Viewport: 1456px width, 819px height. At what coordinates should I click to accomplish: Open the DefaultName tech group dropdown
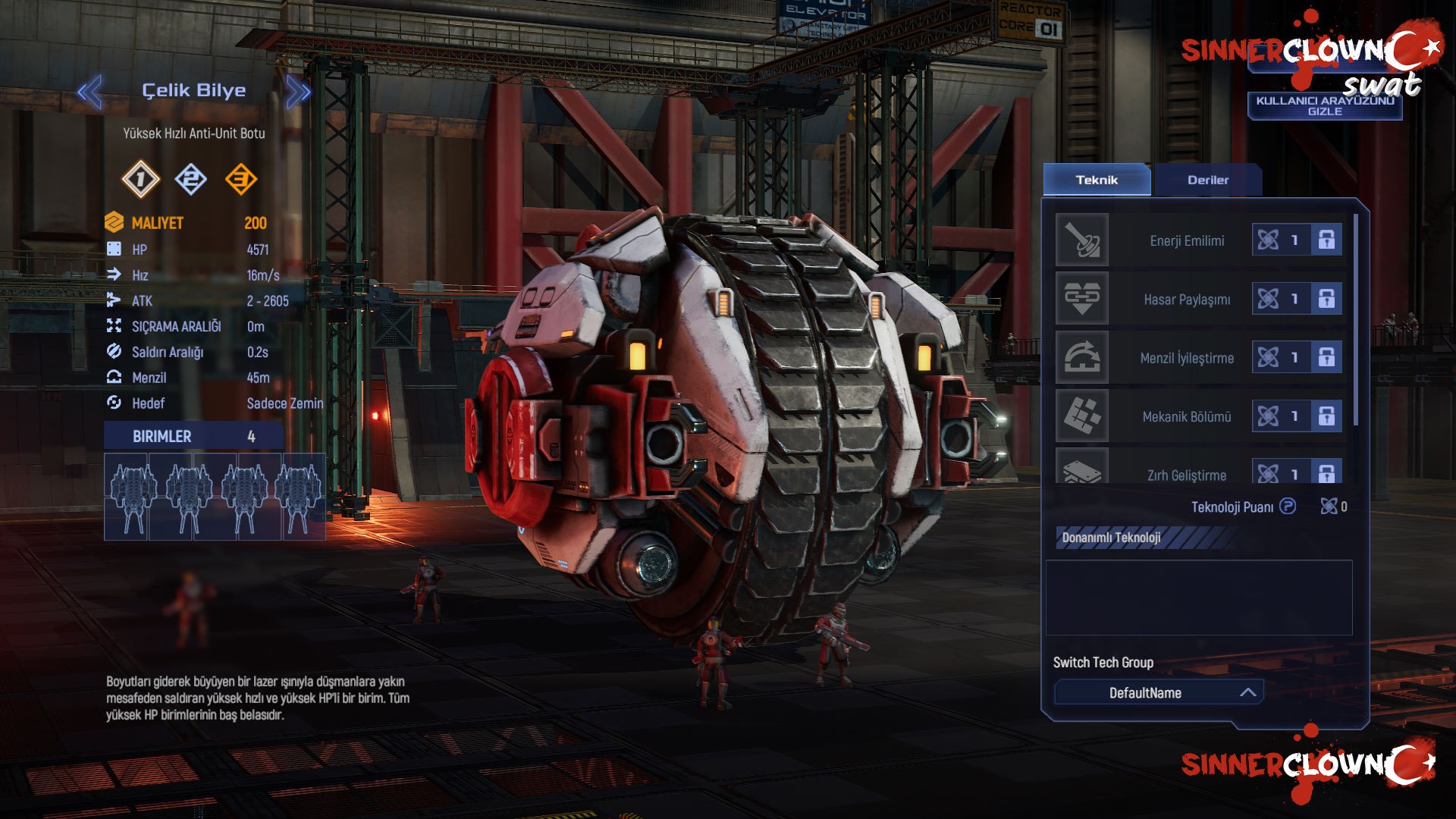[1158, 692]
